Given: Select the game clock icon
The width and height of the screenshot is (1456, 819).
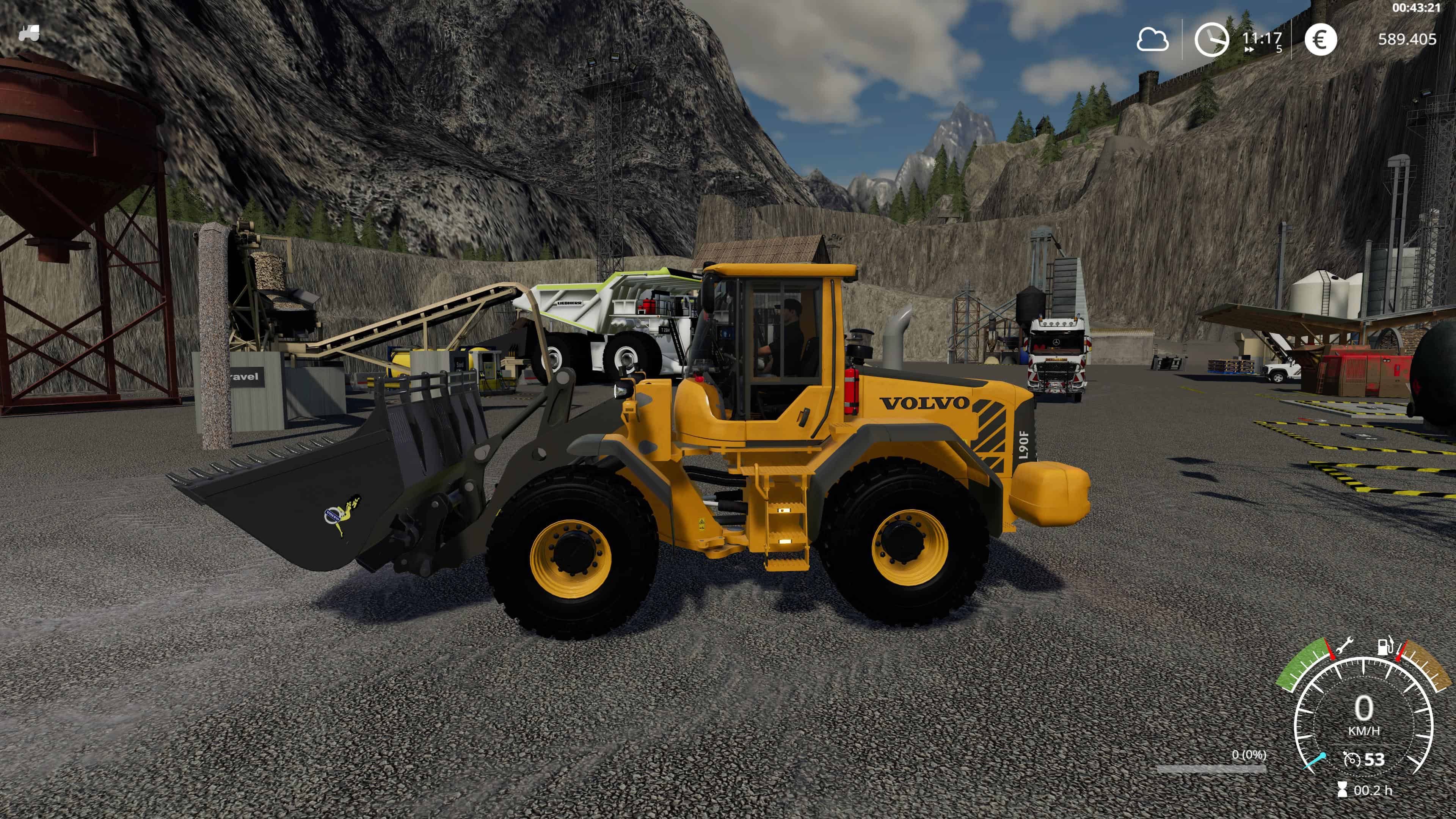Looking at the screenshot, I should (x=1211, y=39).
